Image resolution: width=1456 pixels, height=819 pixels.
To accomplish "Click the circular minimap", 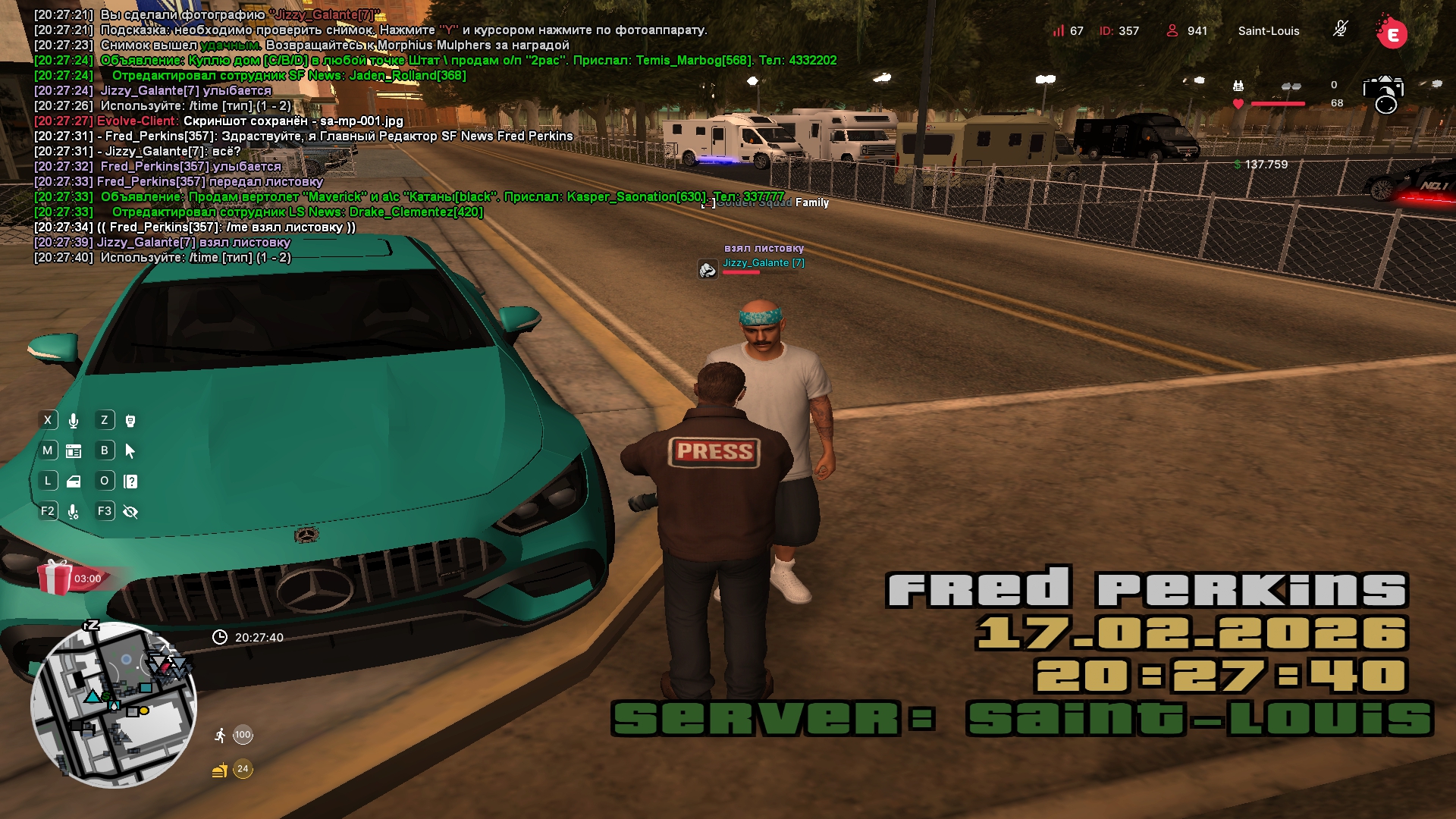I will (x=114, y=704).
